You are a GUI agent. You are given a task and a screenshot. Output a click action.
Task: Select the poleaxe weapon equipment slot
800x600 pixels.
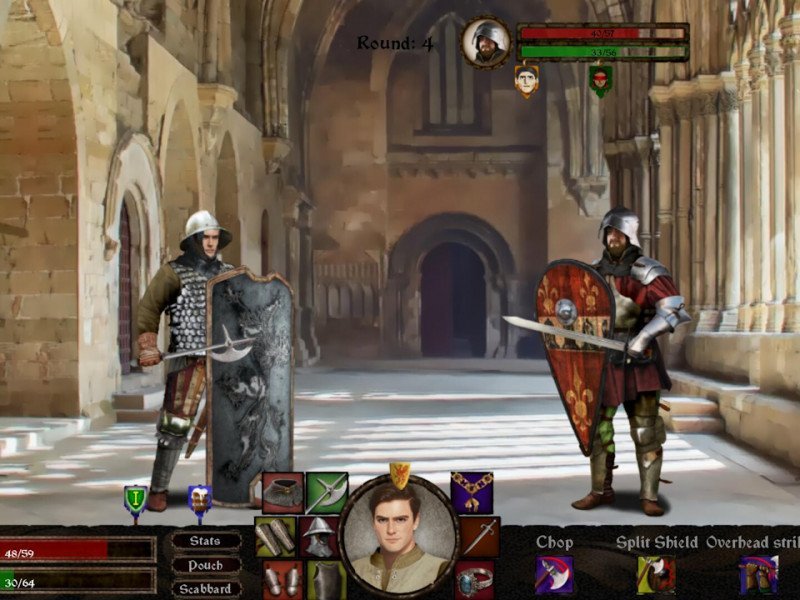tap(326, 493)
